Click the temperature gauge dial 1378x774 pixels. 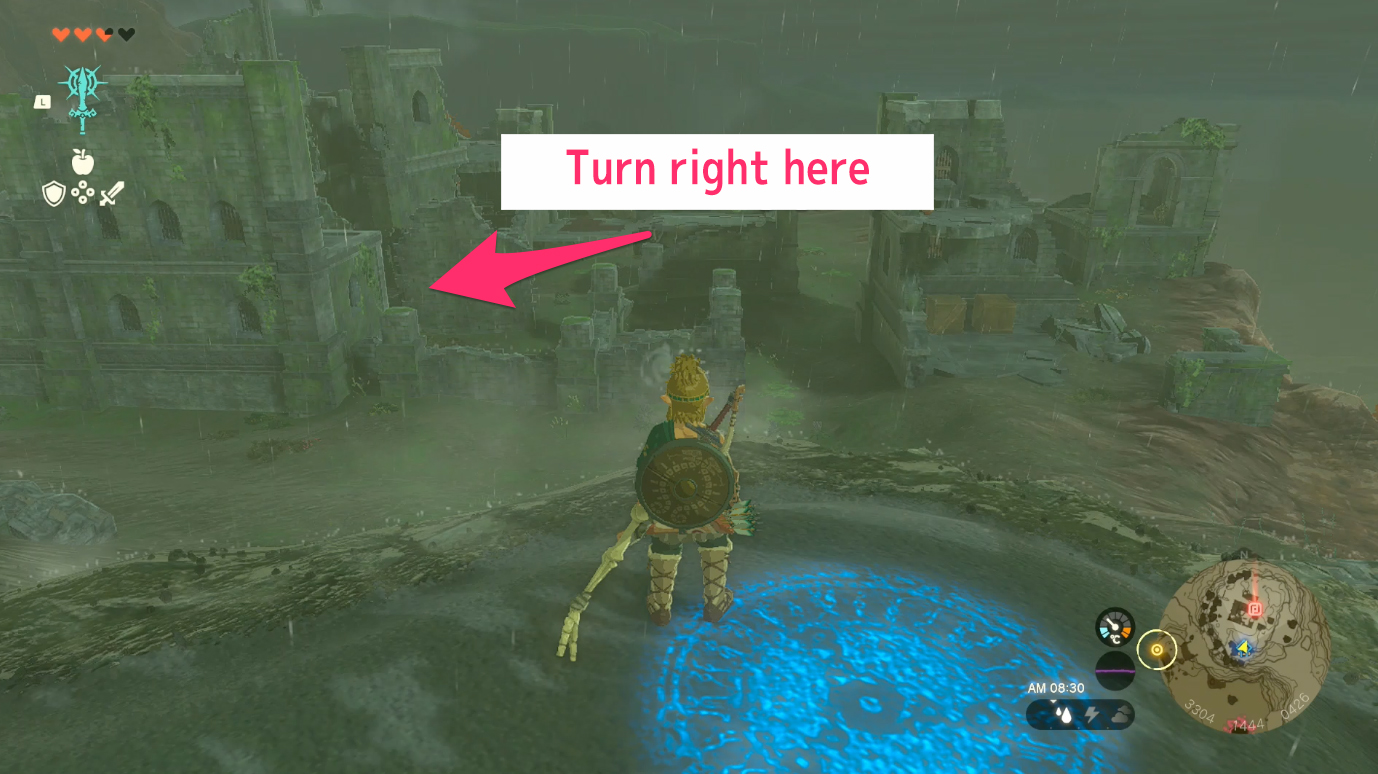1115,627
